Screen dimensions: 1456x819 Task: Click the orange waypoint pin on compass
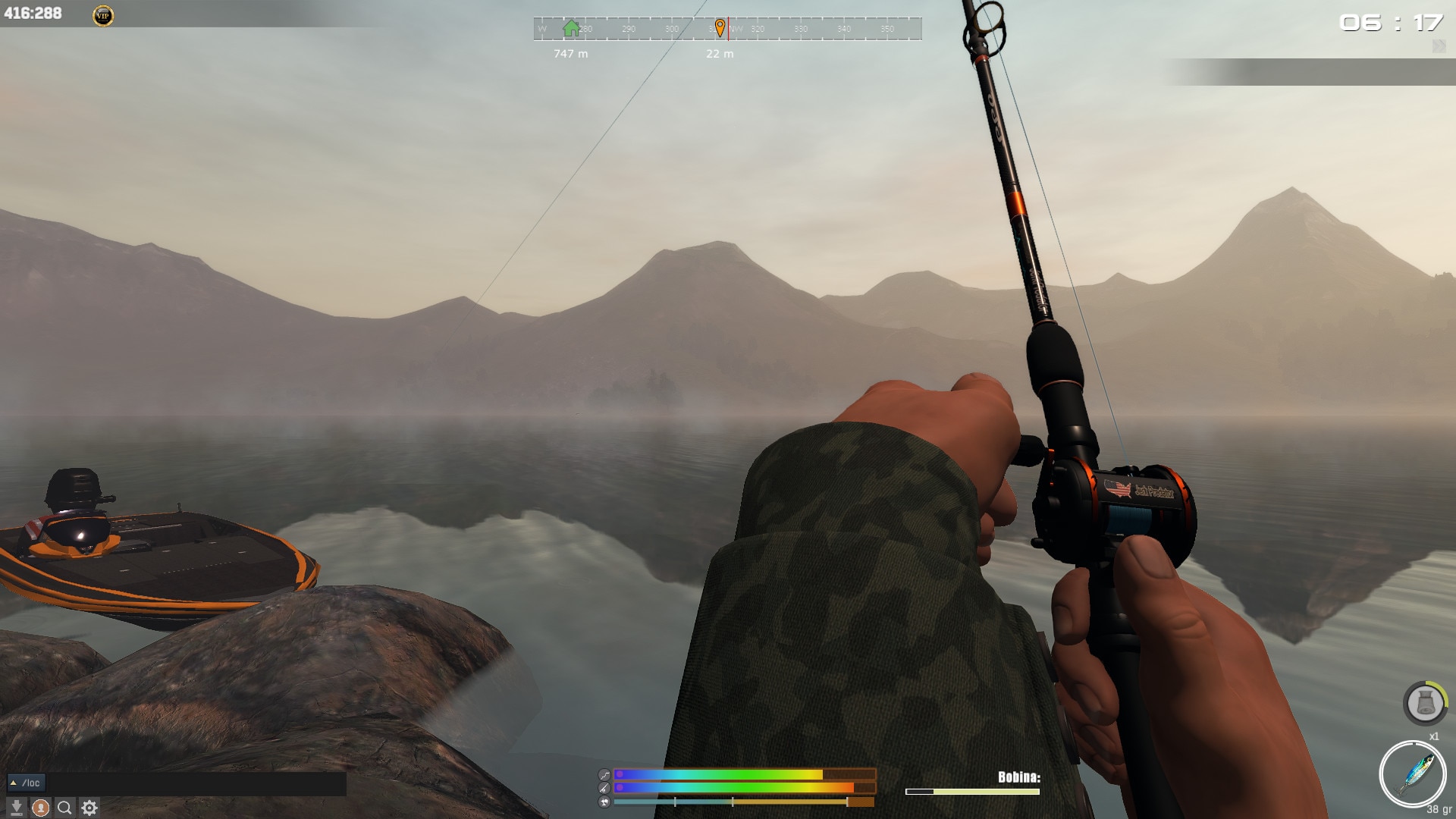click(720, 29)
